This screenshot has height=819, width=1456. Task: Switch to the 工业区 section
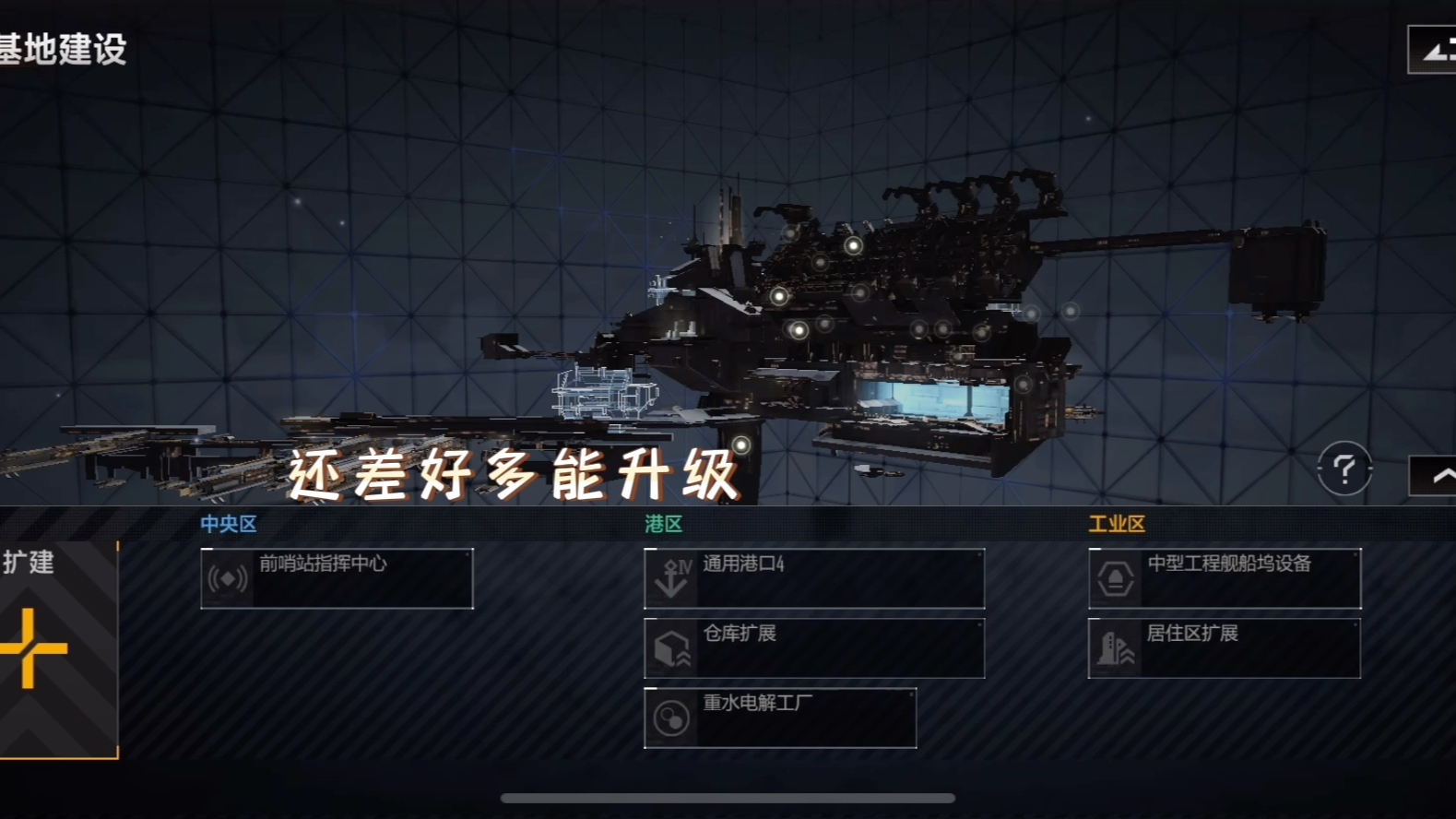[x=1118, y=523]
